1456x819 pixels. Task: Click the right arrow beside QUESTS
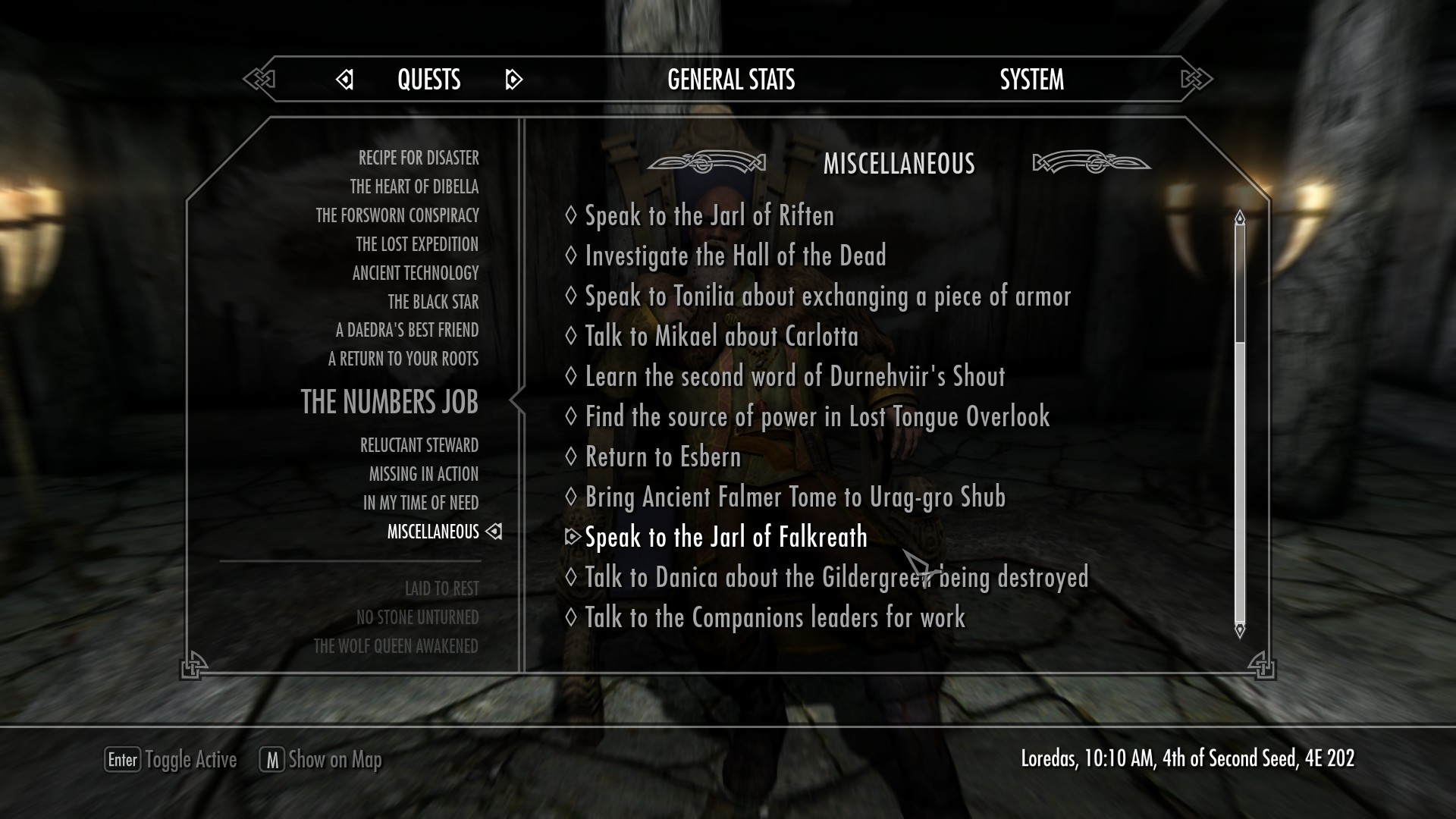click(x=514, y=79)
